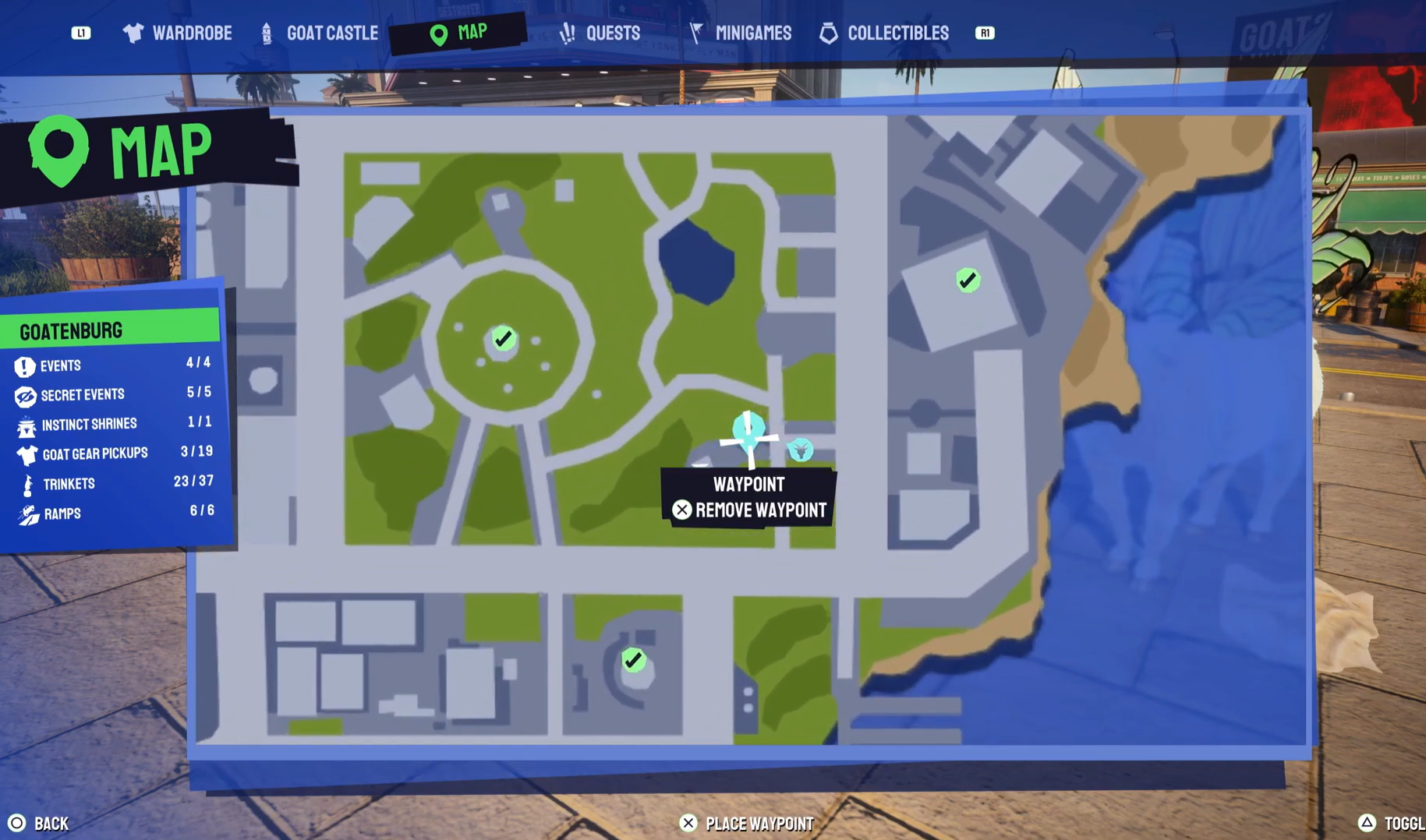Select the Instinct Shrines icon

[26, 424]
